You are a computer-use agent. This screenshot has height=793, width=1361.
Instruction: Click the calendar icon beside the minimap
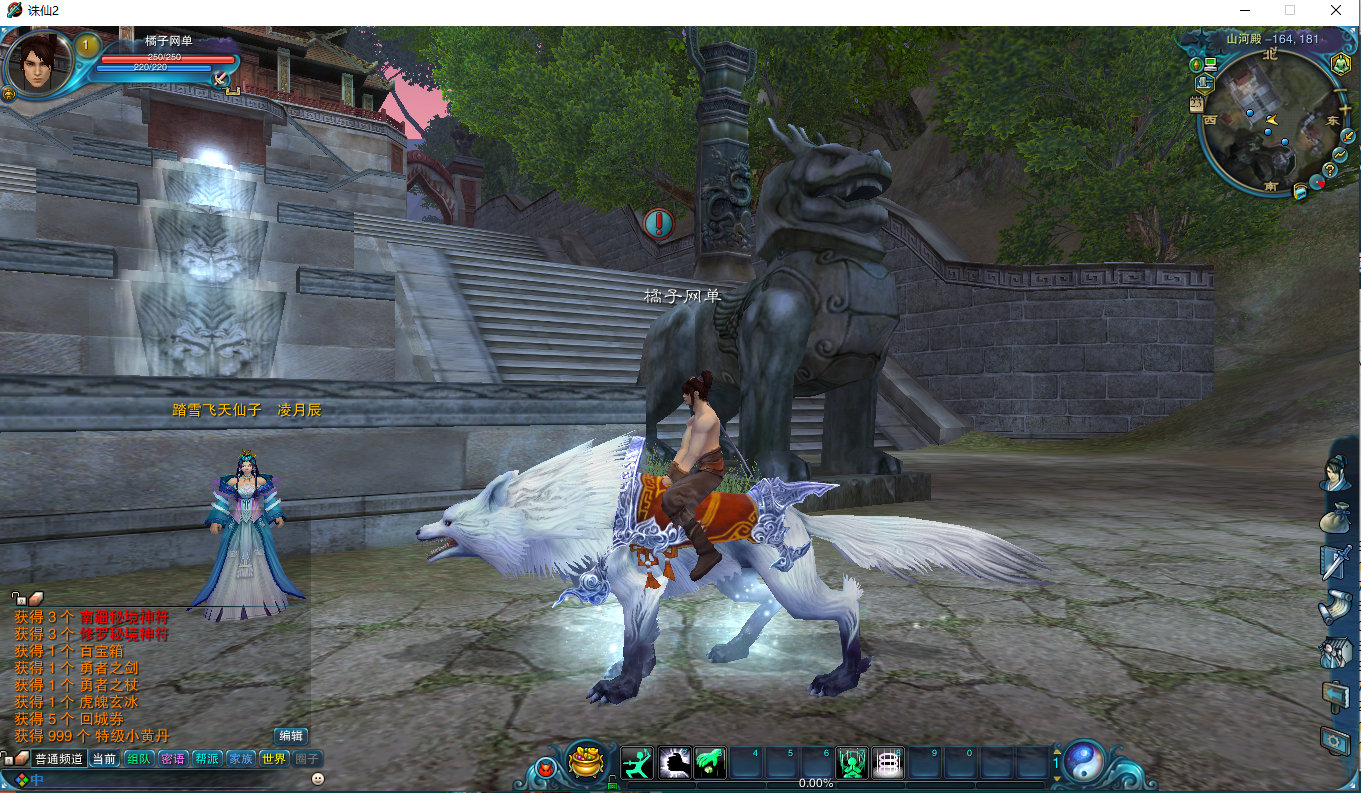coord(1196,103)
